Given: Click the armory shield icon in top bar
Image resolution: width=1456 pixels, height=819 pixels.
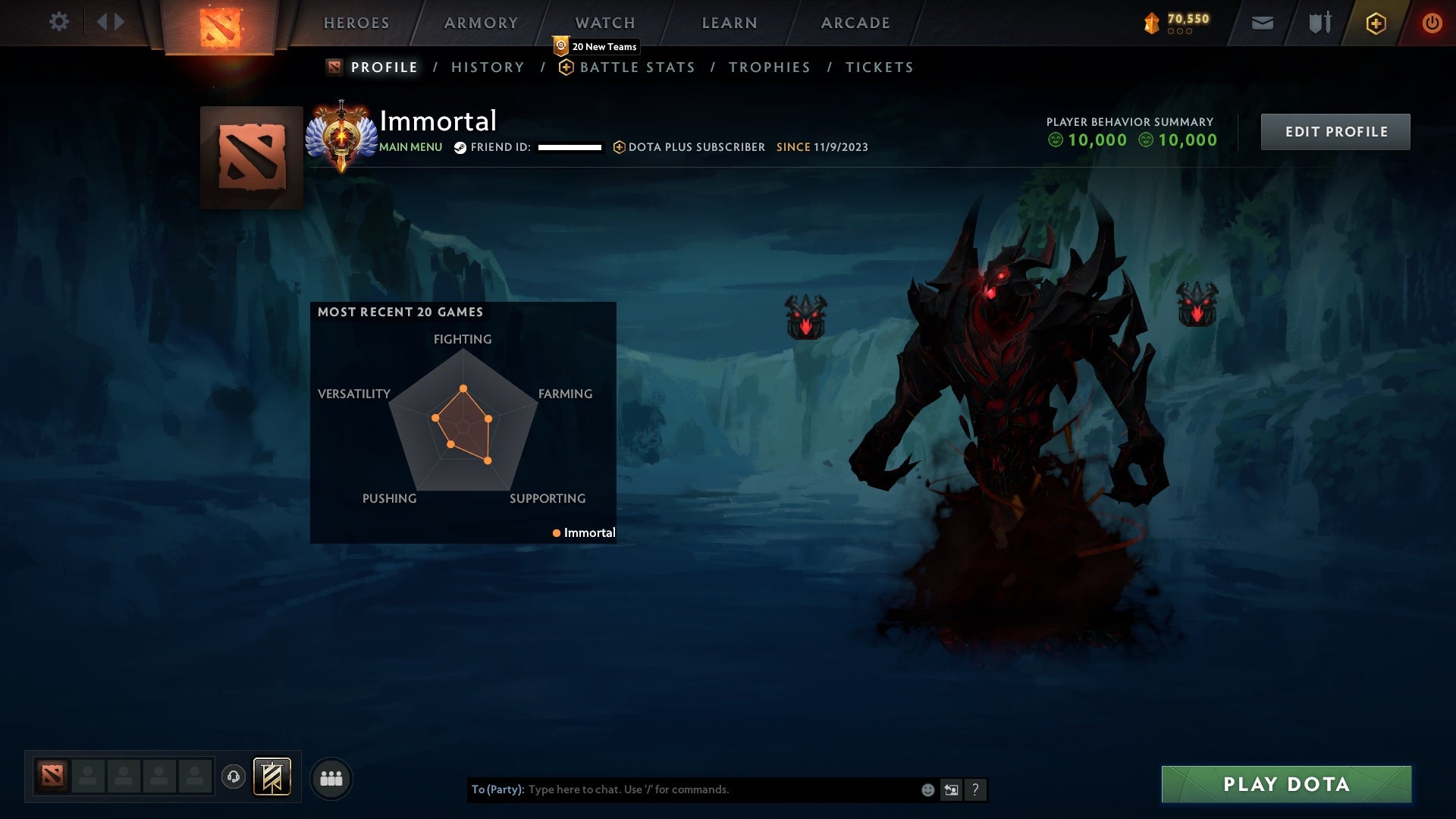Looking at the screenshot, I should [x=1319, y=23].
